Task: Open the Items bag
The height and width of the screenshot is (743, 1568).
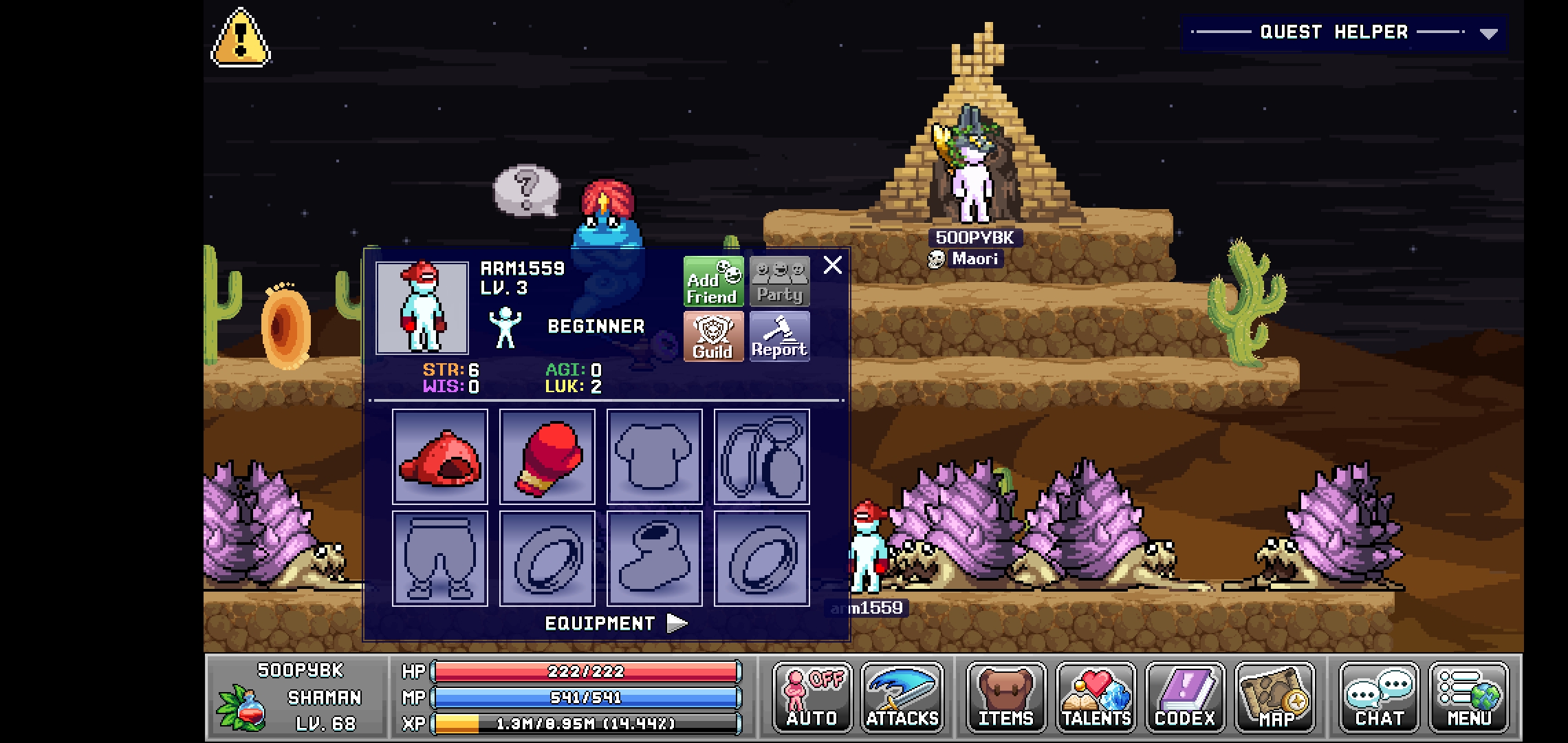Action: [1006, 697]
